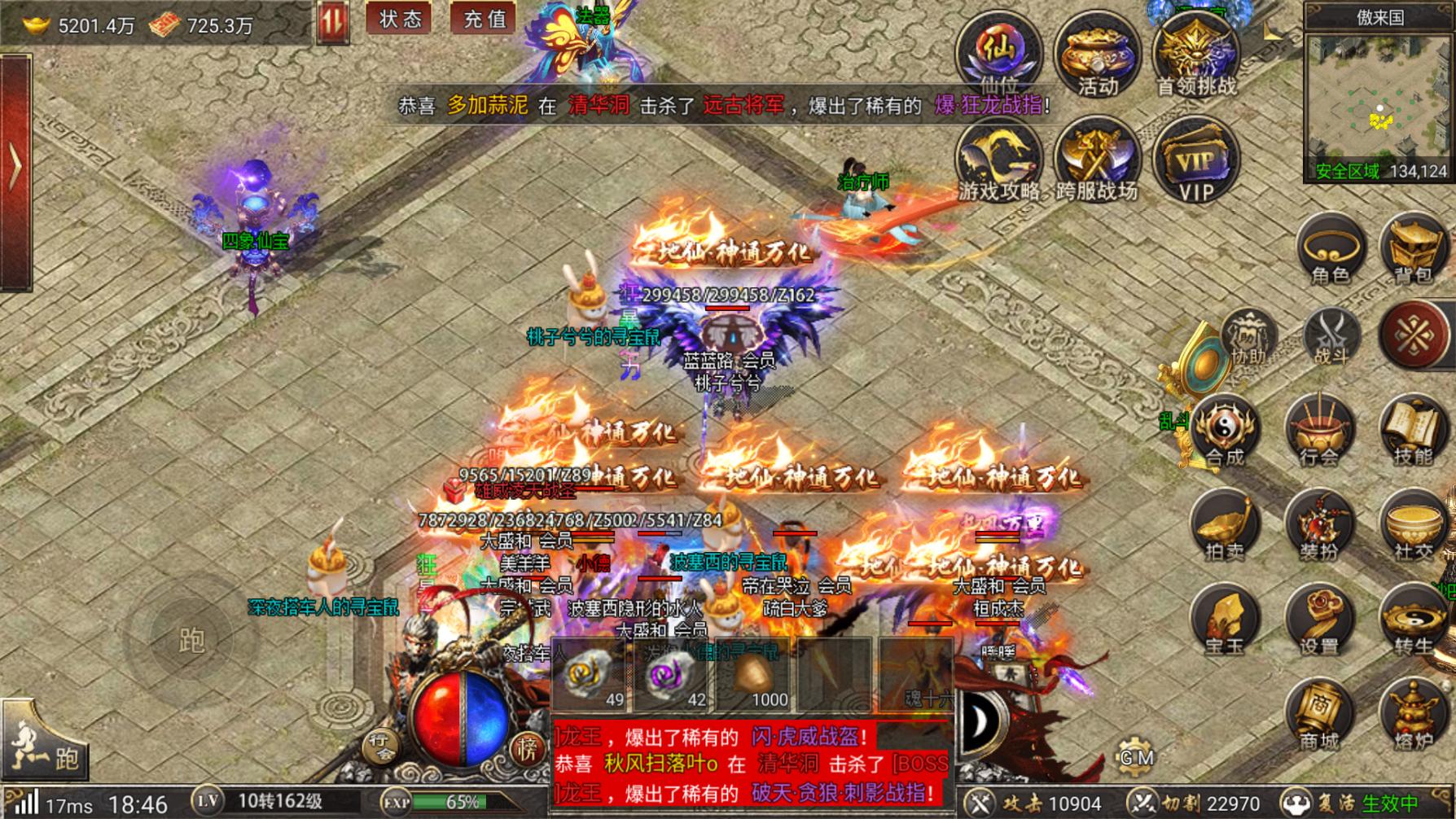Open the 行会 guild menu
Screen dimensions: 1456x819
point(1319,431)
